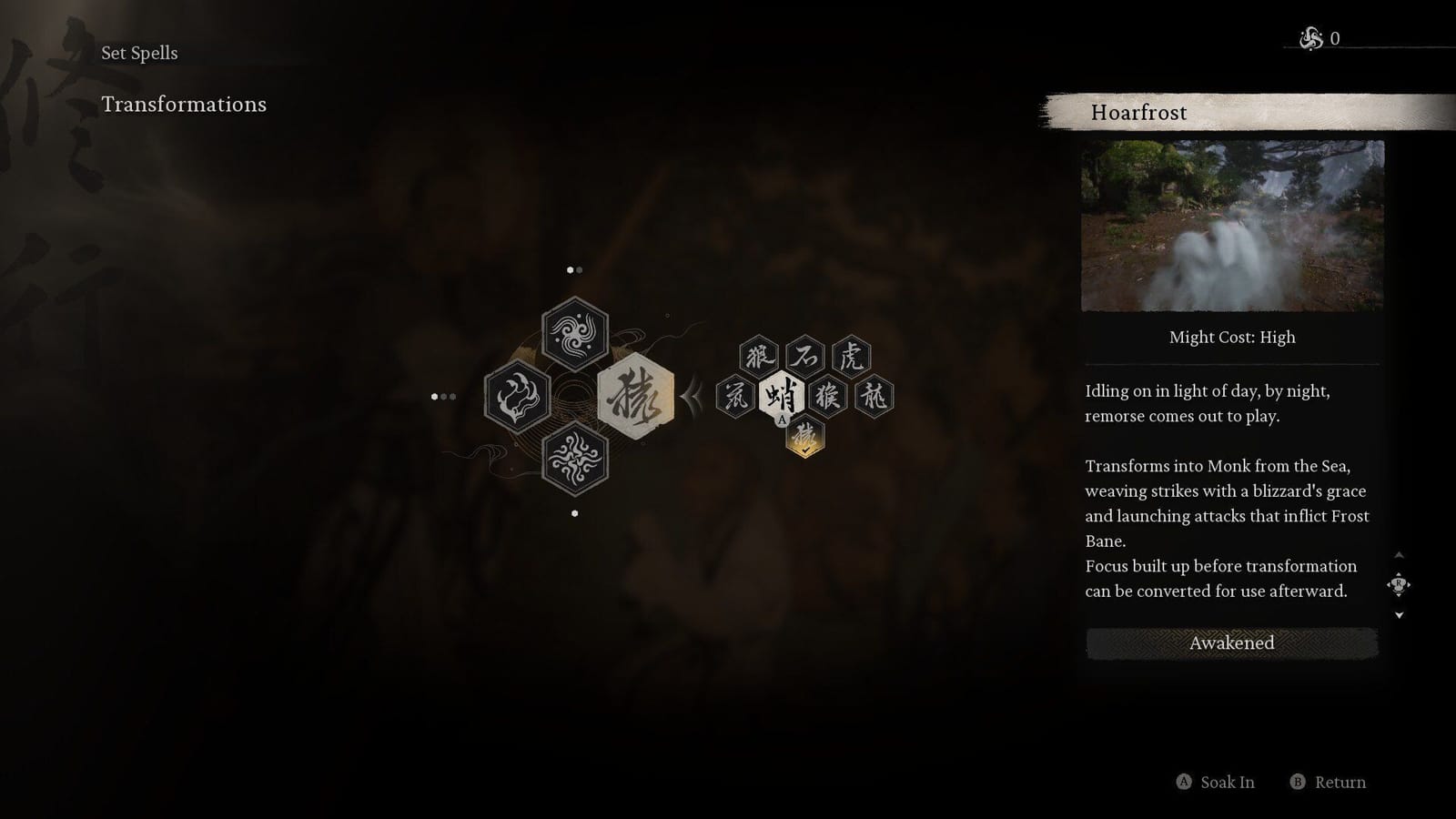Image resolution: width=1456 pixels, height=819 pixels.
Task: Select the dragon transformation hexagon on the right
Action: coord(872,393)
